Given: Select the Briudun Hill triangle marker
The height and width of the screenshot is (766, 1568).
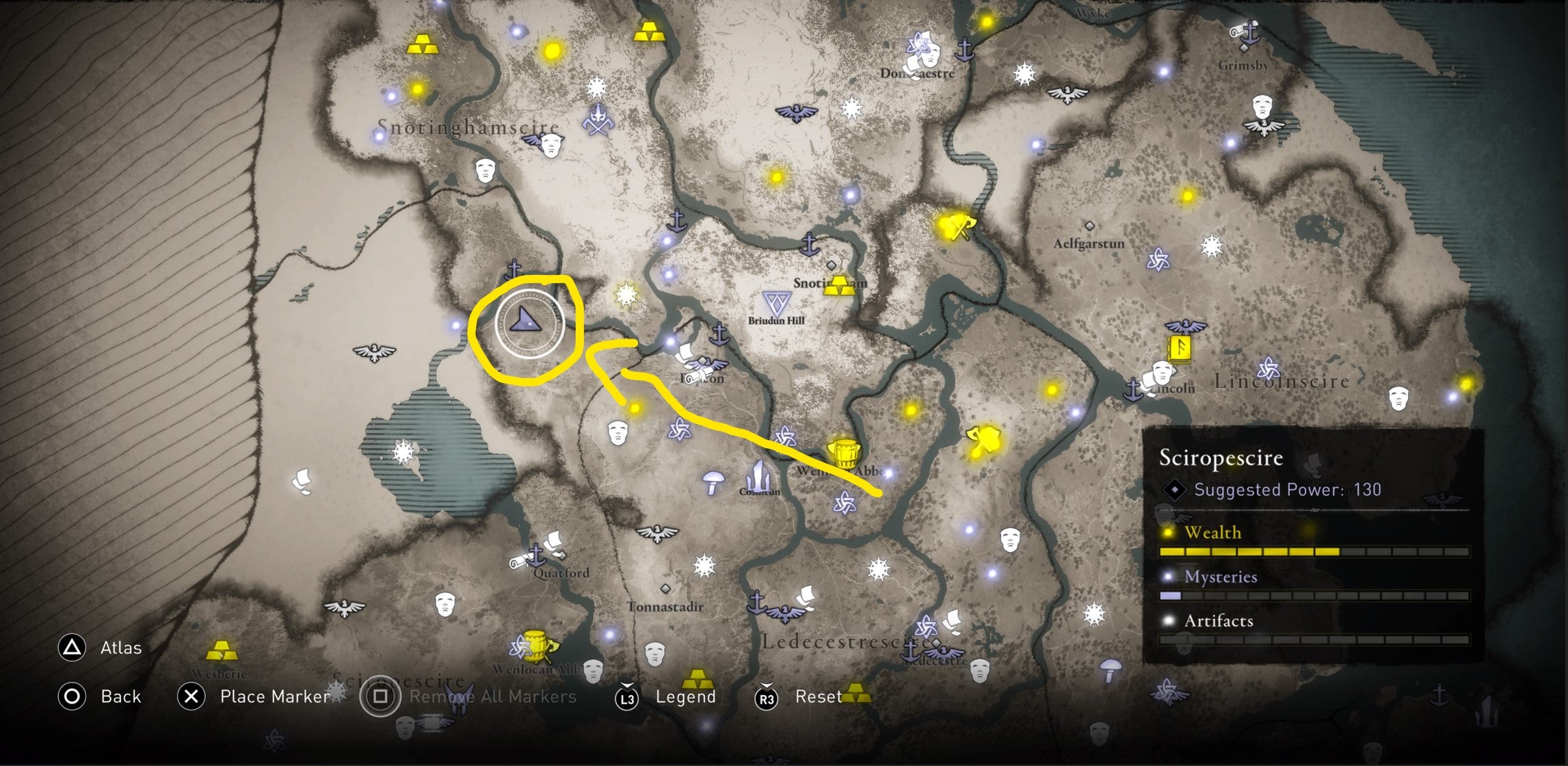Looking at the screenshot, I should [x=777, y=303].
